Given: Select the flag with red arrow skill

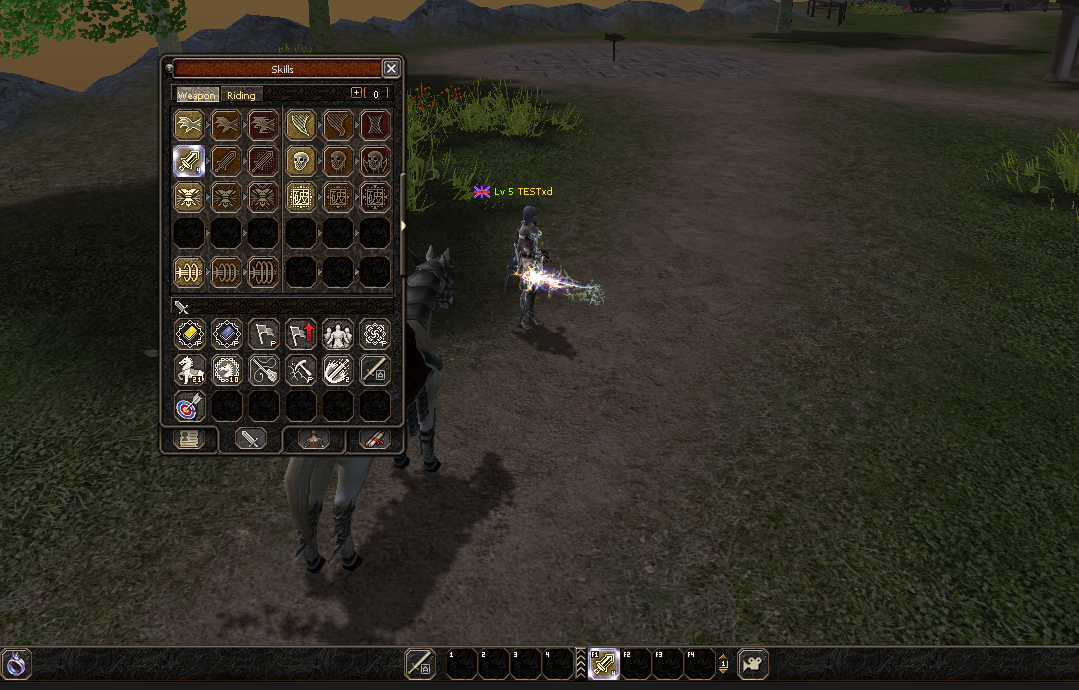Looking at the screenshot, I should pyautogui.click(x=301, y=333).
